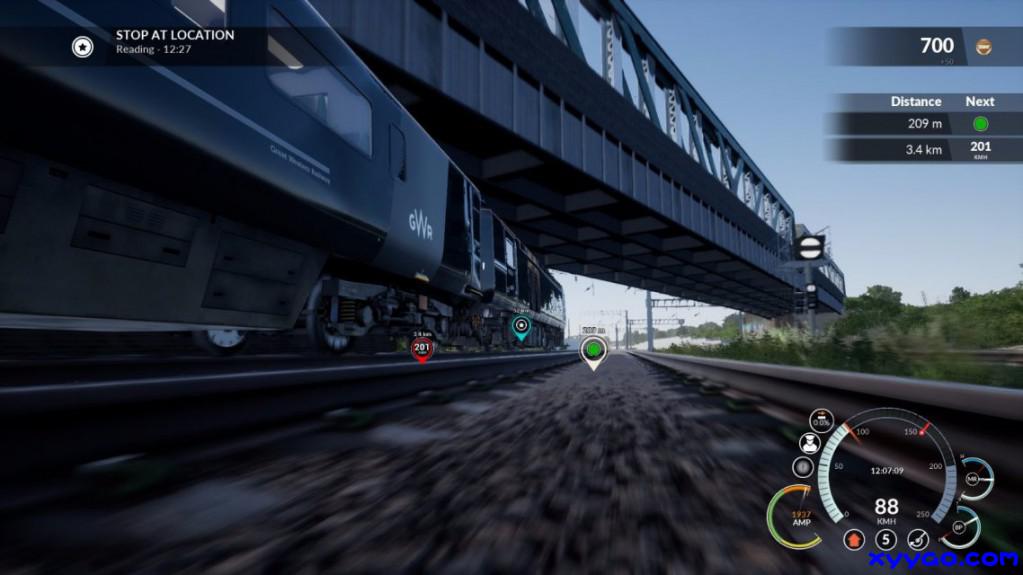Click the BP brake pressure gauge
Viewport: 1023px width, 575px height.
[961, 526]
